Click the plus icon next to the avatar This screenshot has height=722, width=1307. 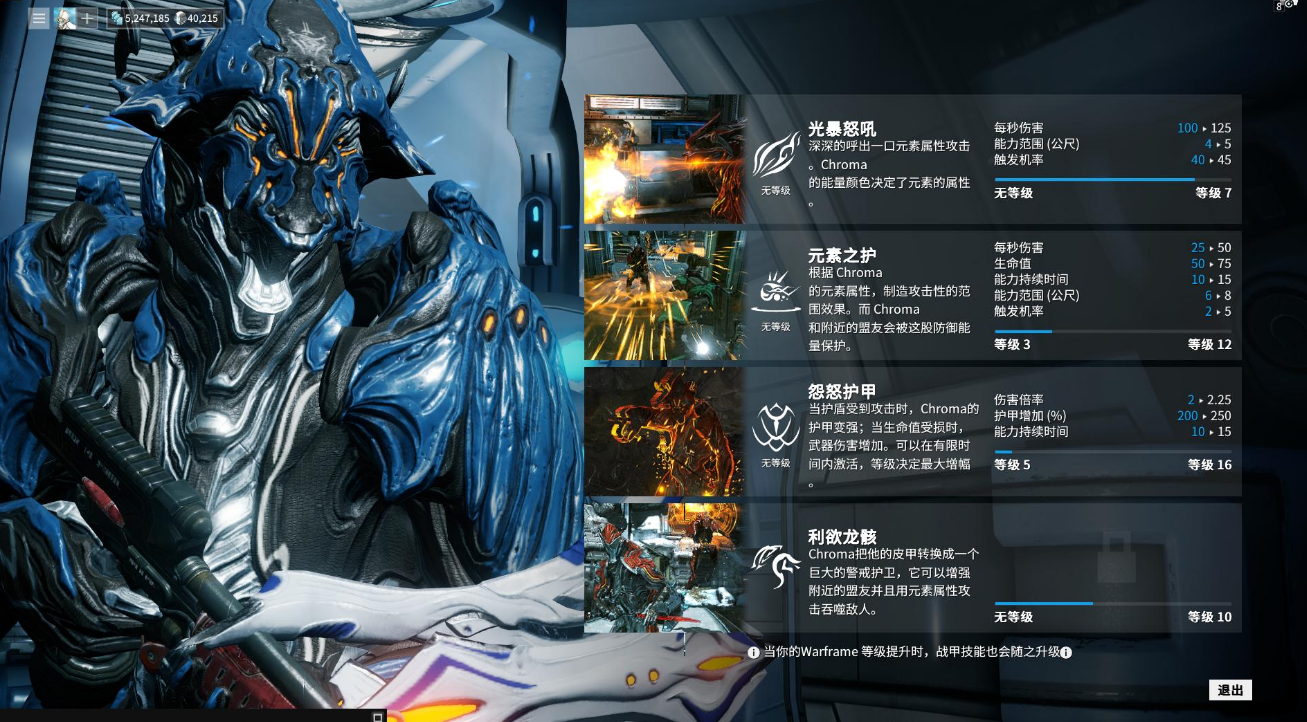tap(88, 17)
